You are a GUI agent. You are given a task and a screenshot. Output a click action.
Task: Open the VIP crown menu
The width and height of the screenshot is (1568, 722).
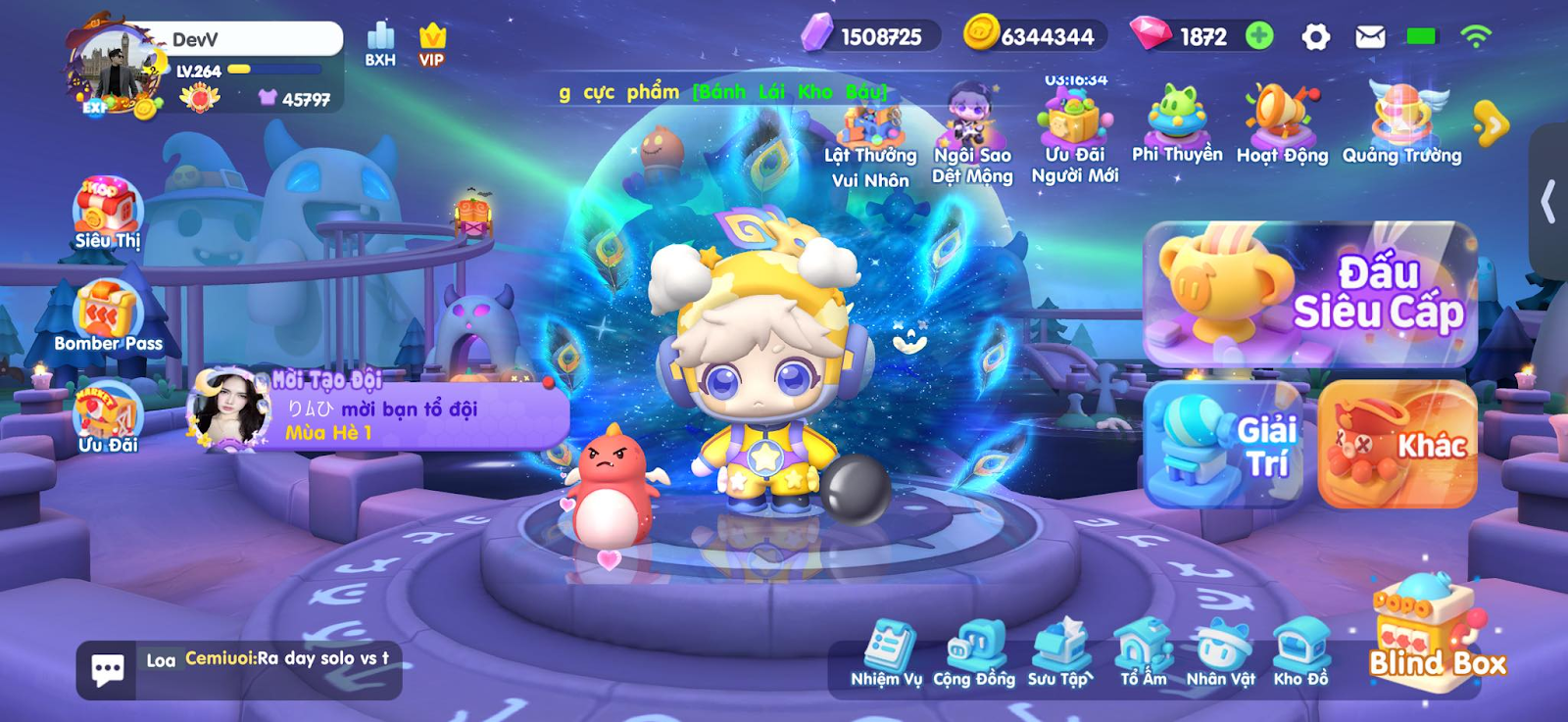pyautogui.click(x=431, y=44)
